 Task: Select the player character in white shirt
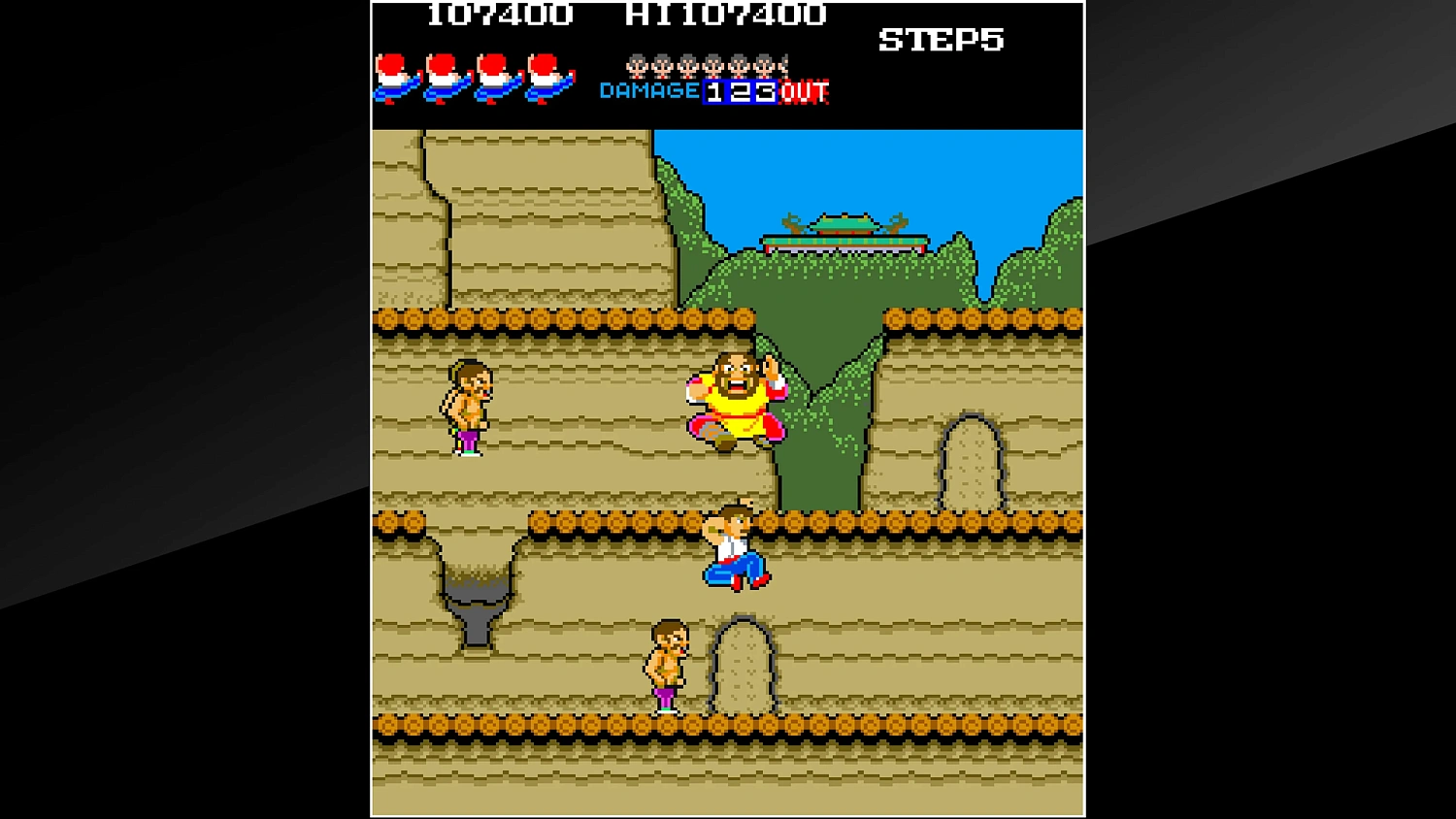click(x=735, y=543)
